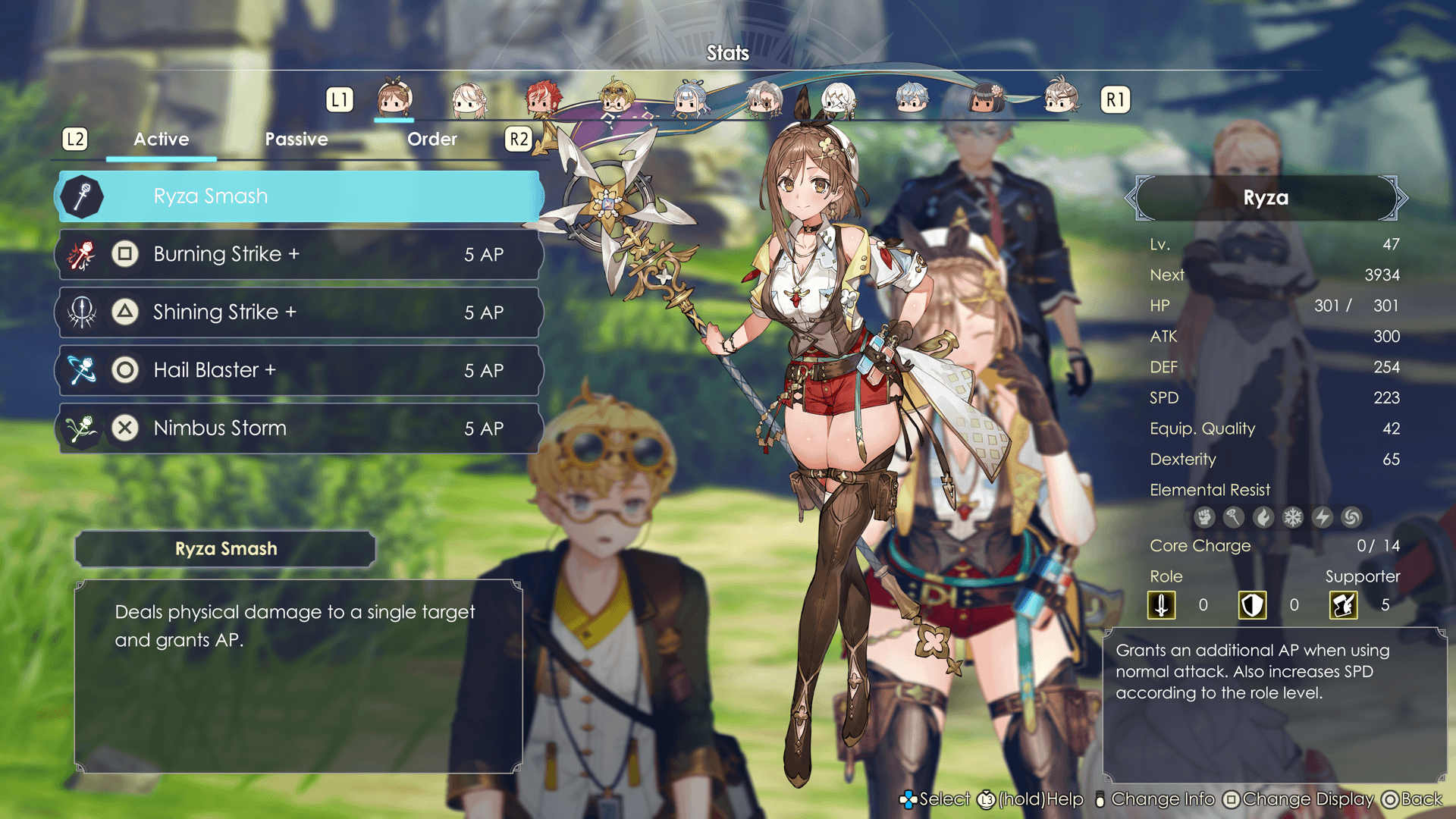Select the Active skills tab
Image resolution: width=1456 pixels, height=819 pixels.
pos(161,140)
